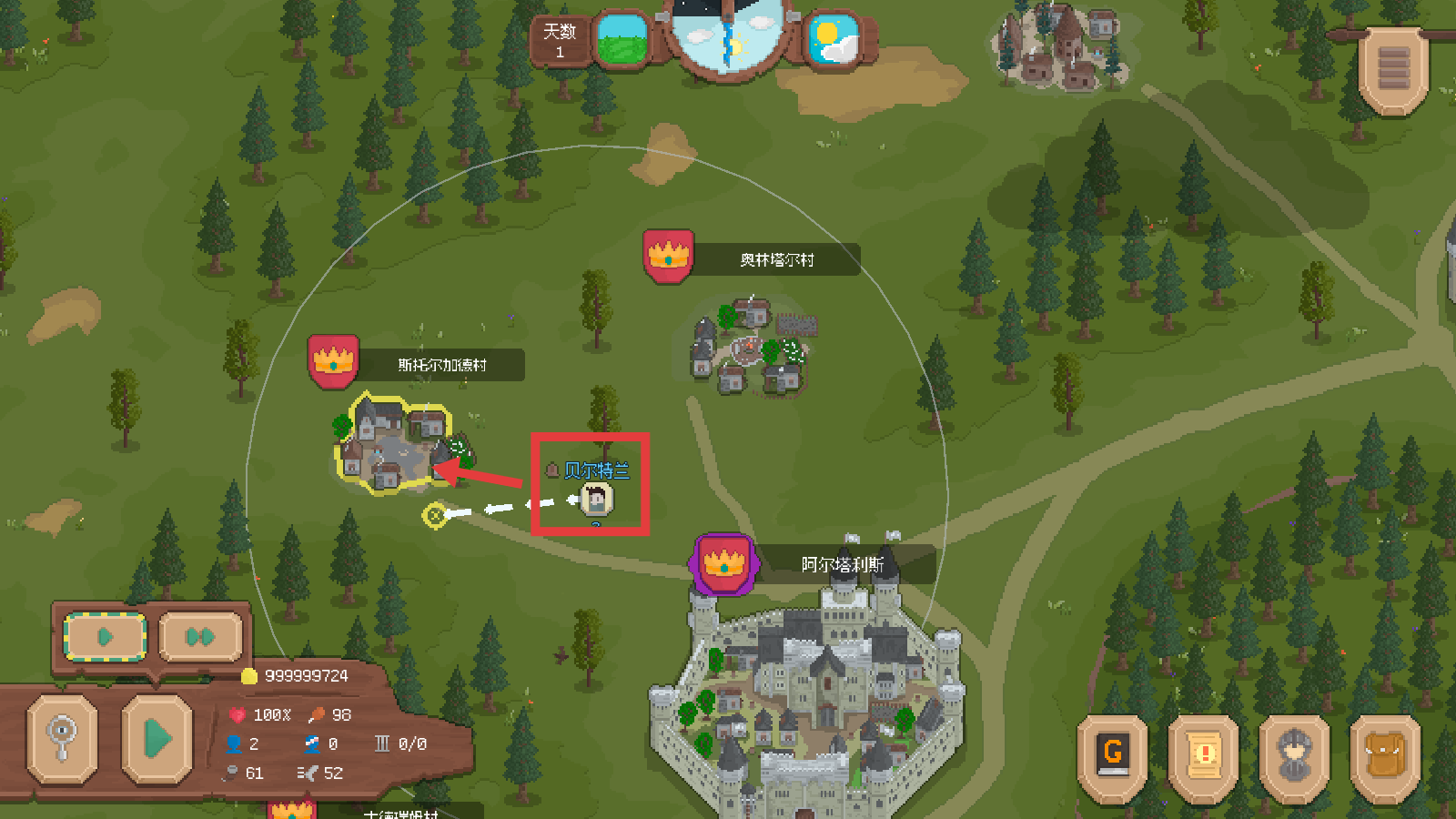Select the 斯托尔加德村 village label
The image size is (1456, 819).
click(442, 365)
